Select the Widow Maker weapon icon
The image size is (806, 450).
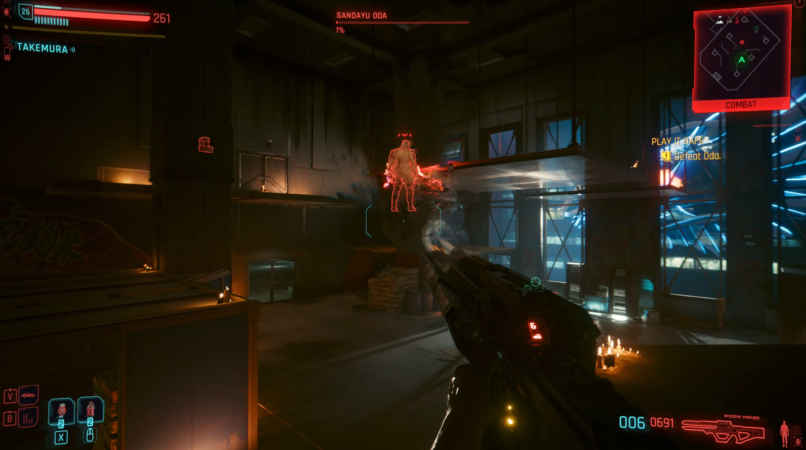click(723, 429)
